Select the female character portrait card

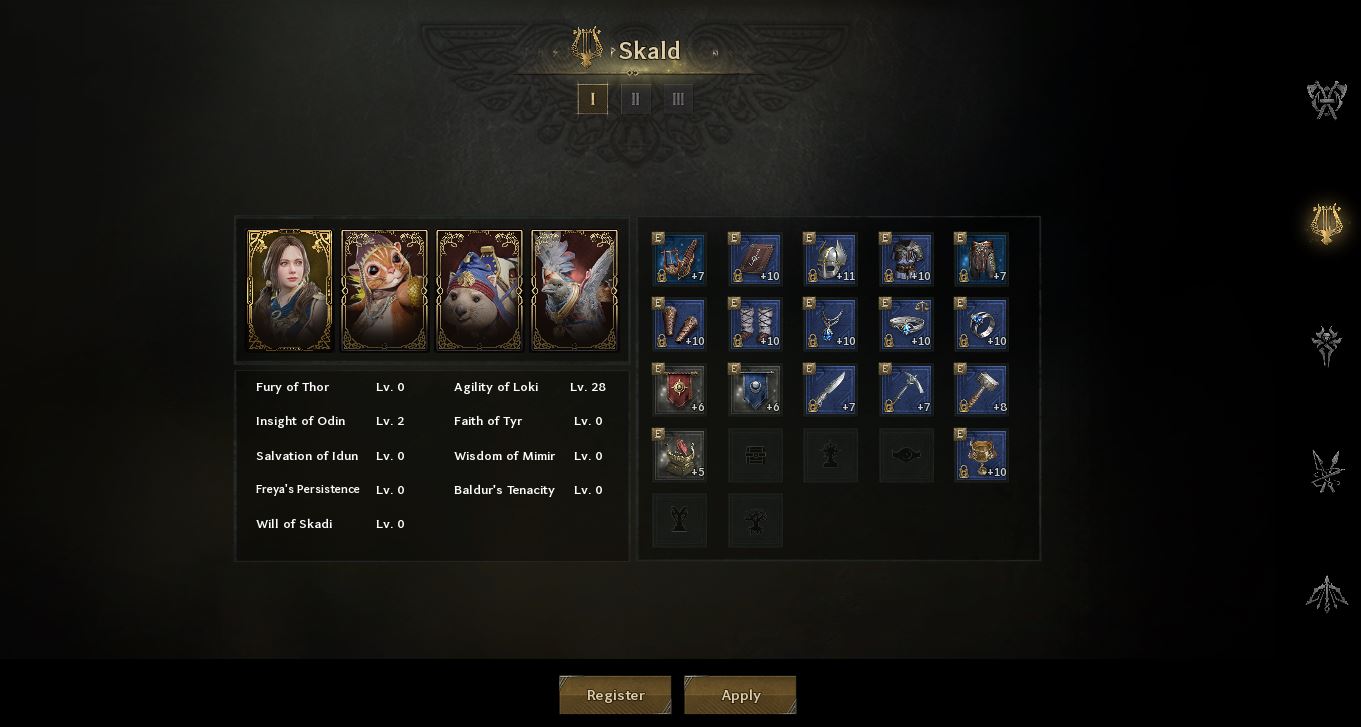(290, 290)
